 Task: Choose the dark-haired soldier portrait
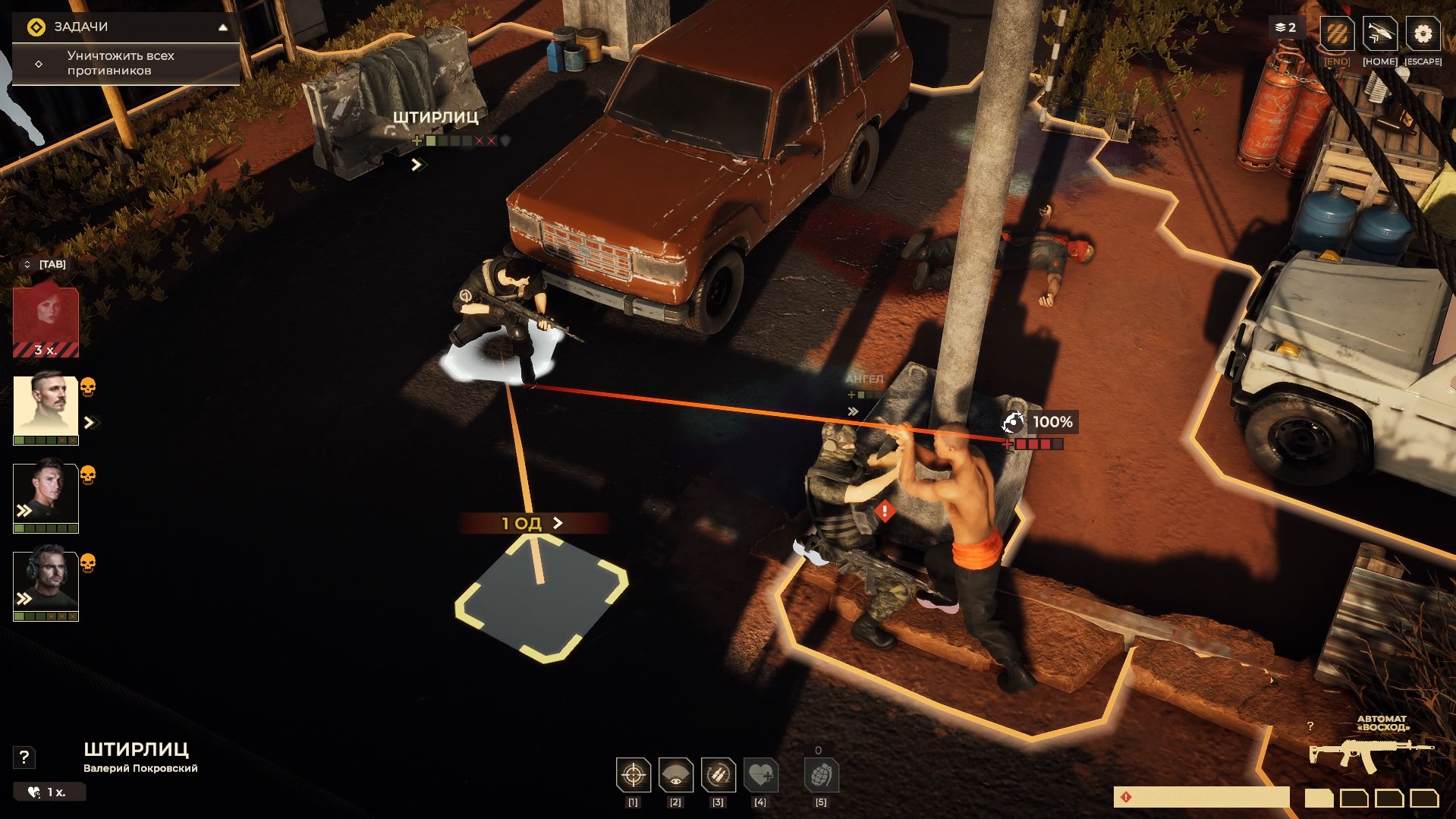click(x=46, y=496)
